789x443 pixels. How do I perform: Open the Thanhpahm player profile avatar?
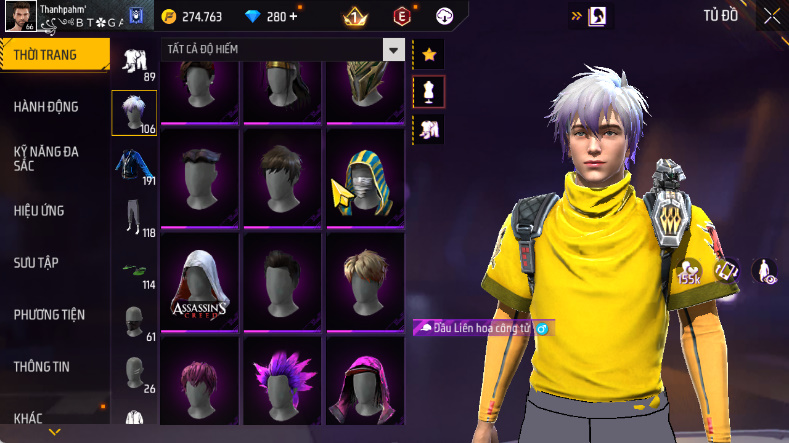(x=19, y=16)
